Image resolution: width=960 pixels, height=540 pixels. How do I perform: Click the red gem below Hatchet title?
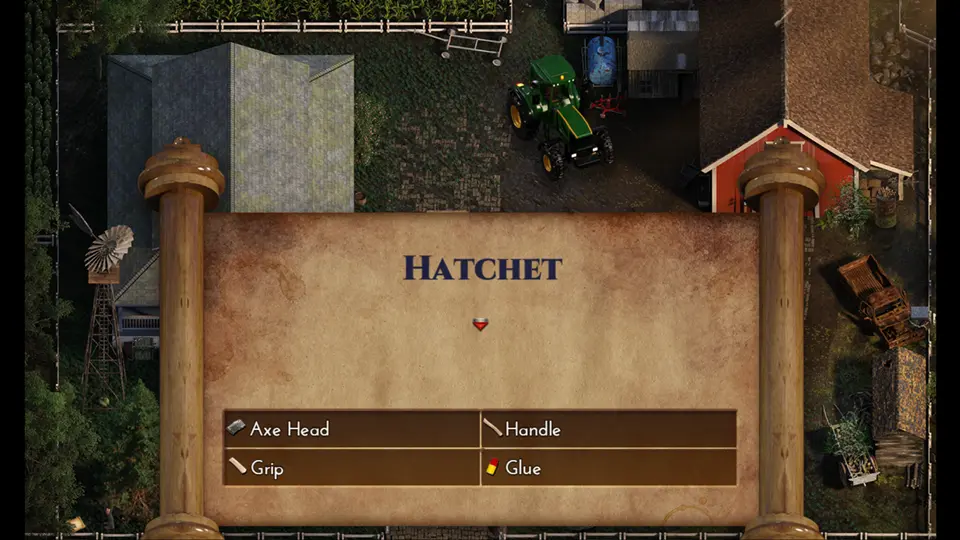[x=480, y=324]
